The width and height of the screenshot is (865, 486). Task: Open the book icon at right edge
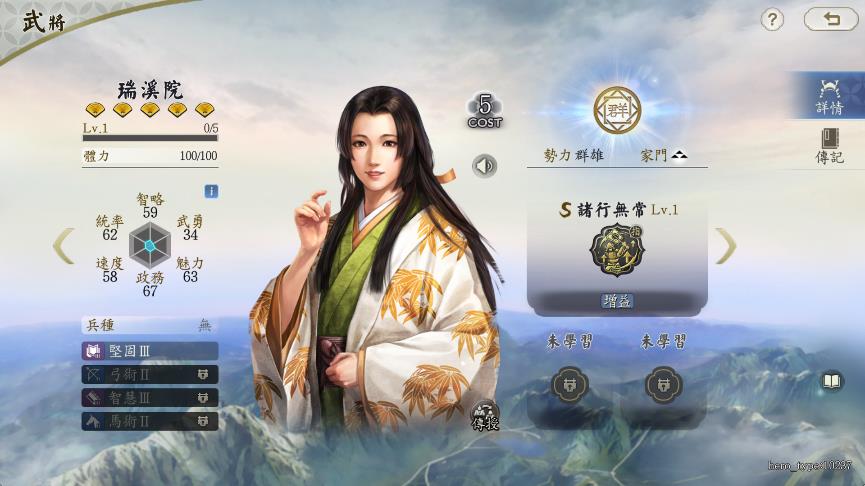point(832,381)
